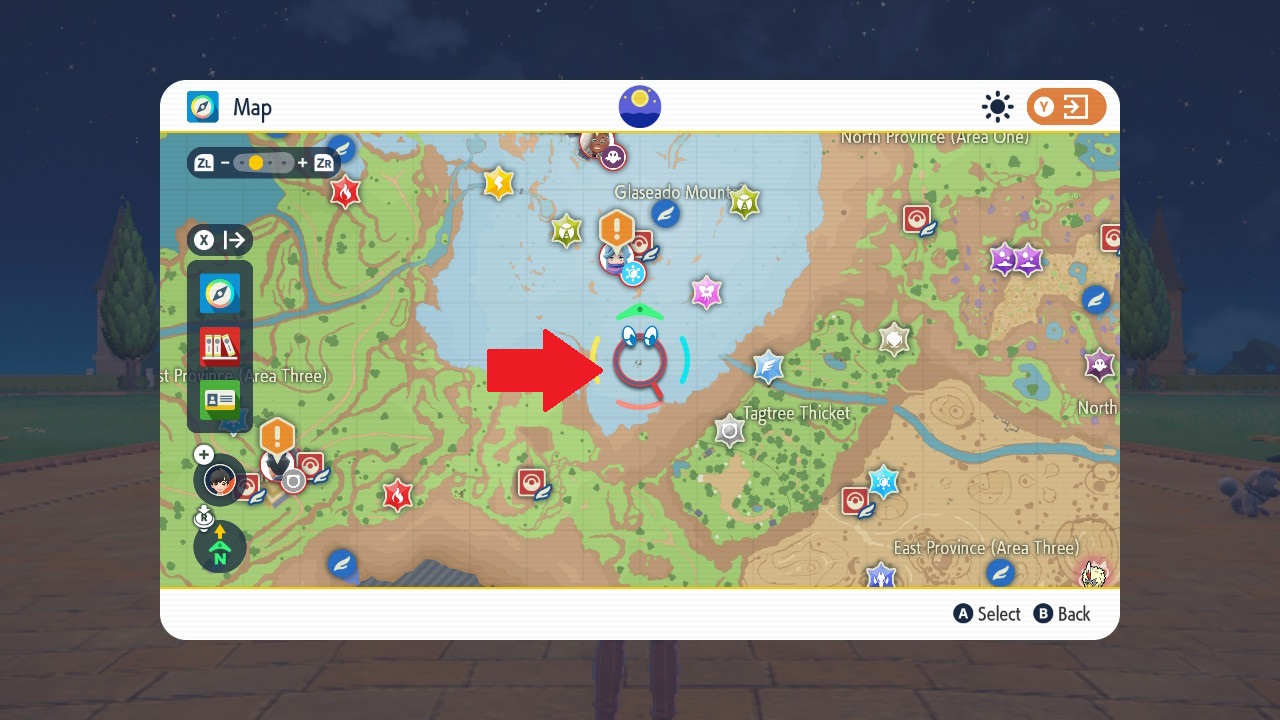1280x720 pixels.
Task: Pick the gray Steel Tera Raid crystal
Action: [730, 431]
